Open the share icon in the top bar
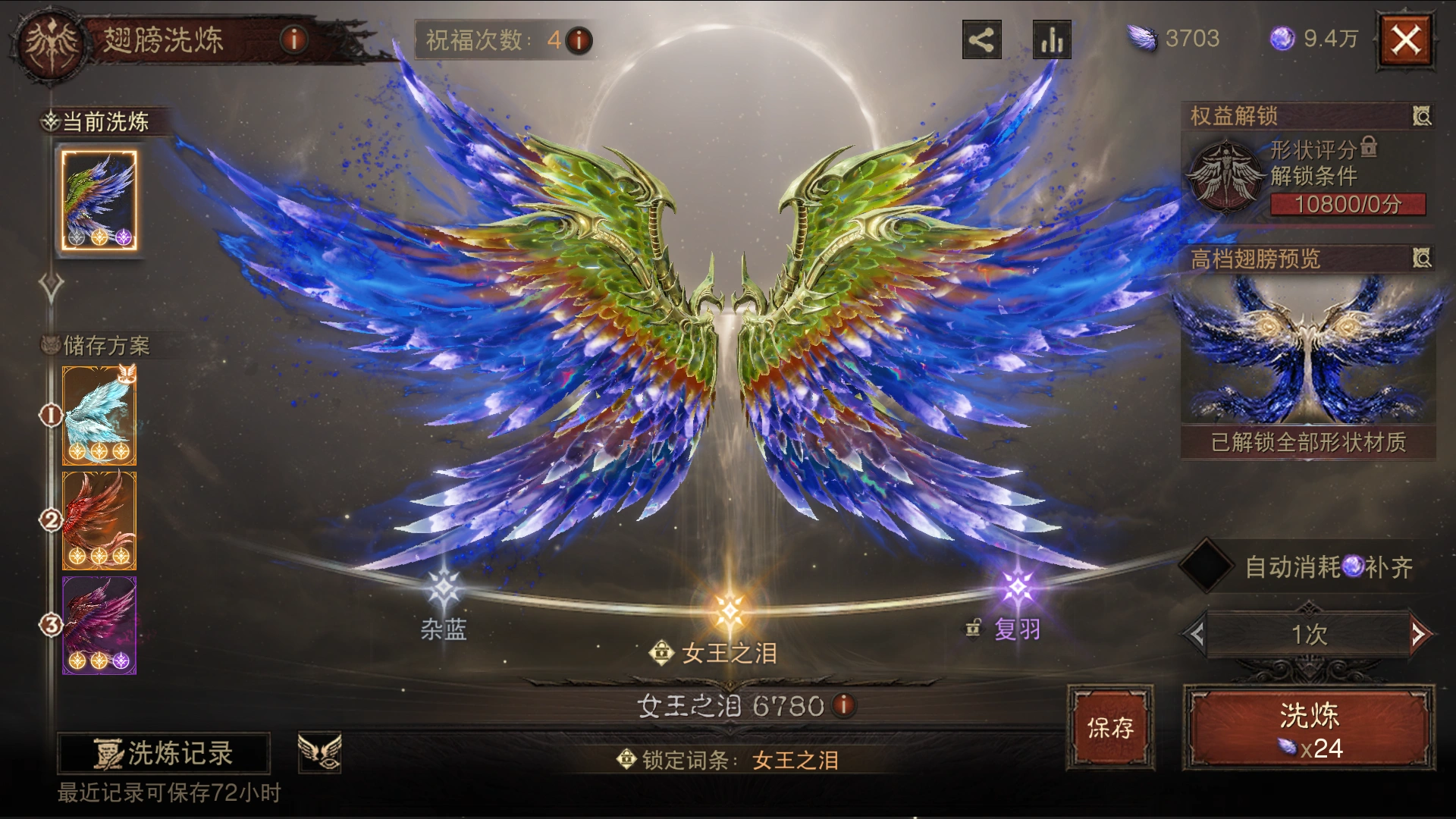 point(981,41)
